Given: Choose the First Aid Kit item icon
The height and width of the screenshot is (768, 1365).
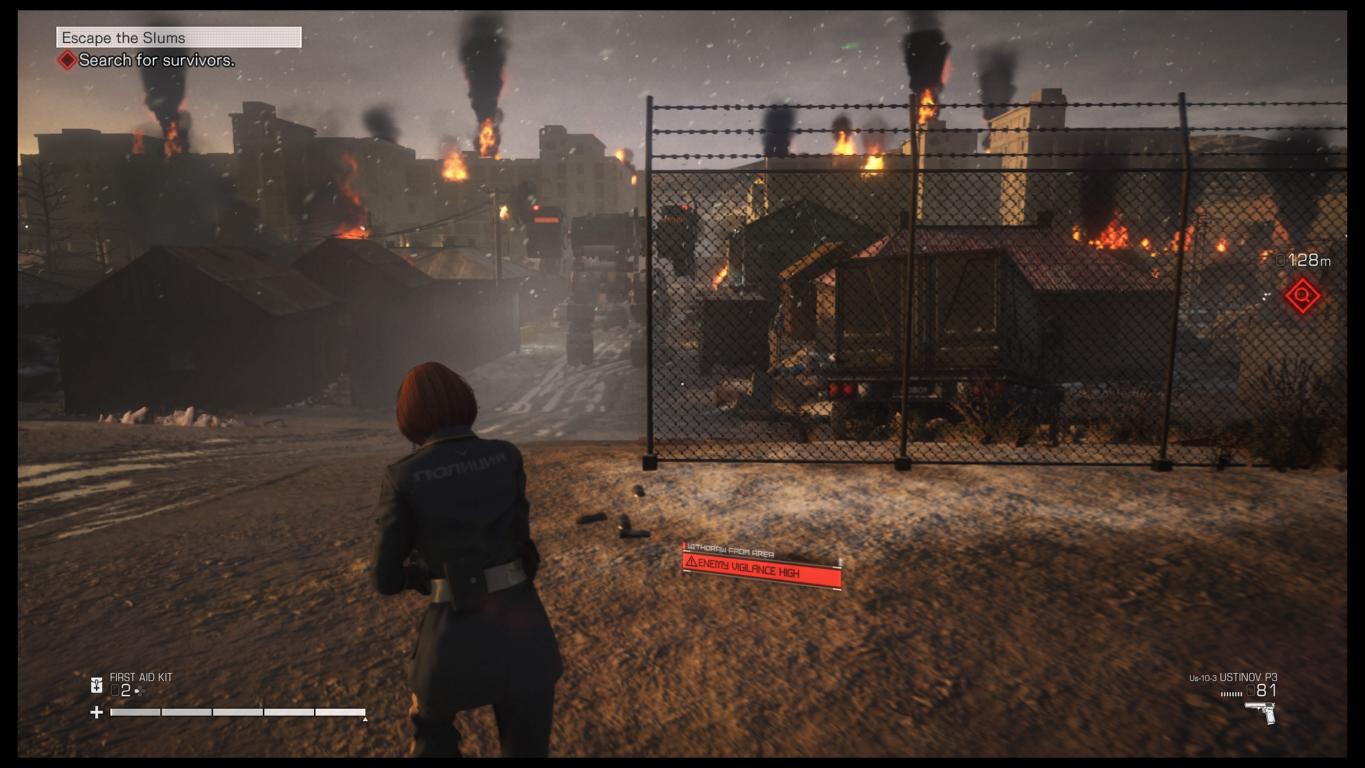Looking at the screenshot, I should coord(96,685).
